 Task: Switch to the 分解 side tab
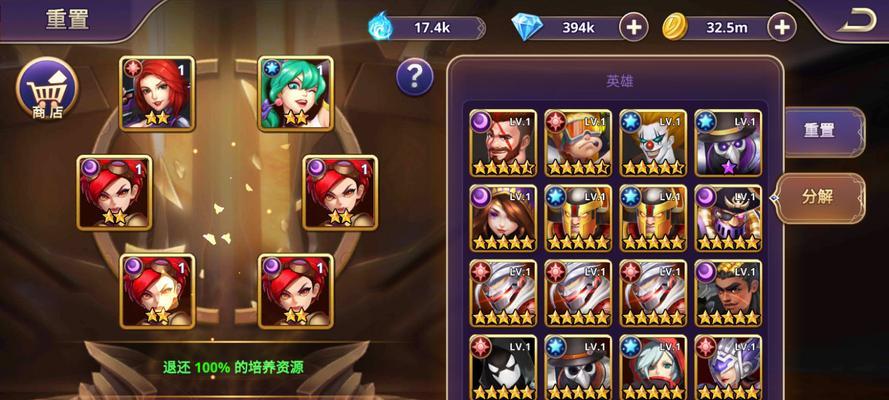(818, 196)
